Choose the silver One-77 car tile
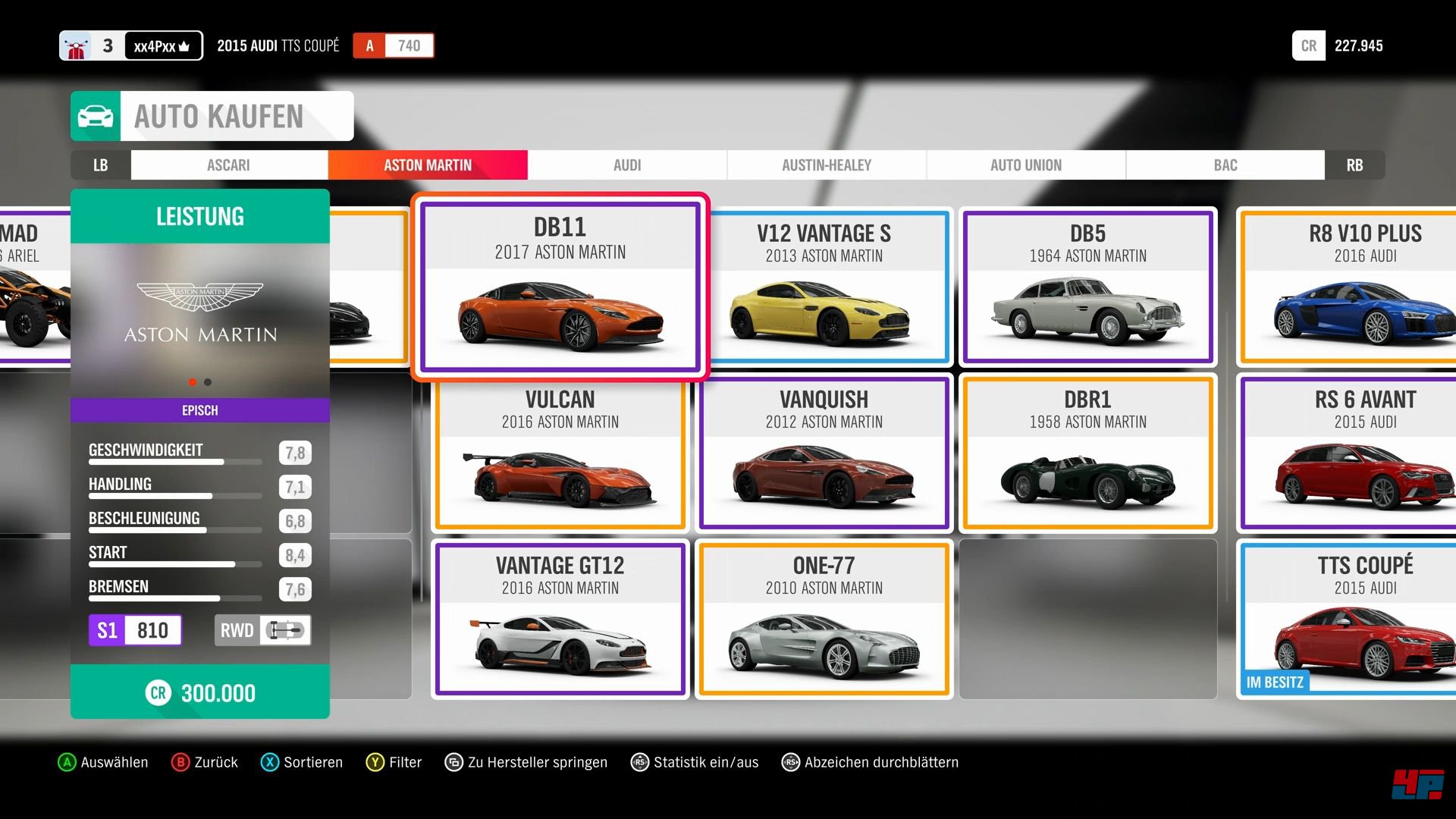 824,619
